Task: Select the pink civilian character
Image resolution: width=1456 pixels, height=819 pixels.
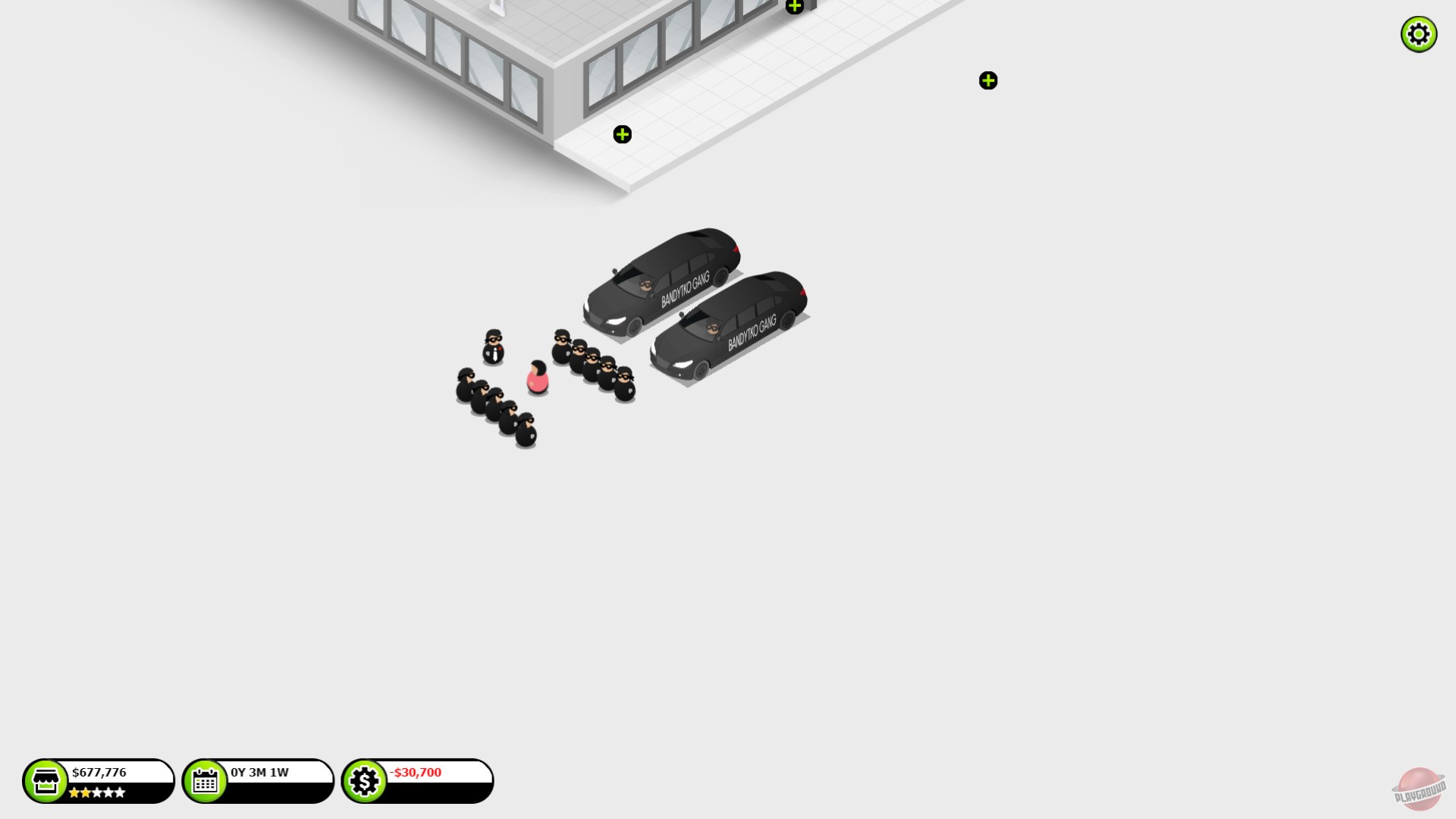Action: pyautogui.click(x=536, y=375)
